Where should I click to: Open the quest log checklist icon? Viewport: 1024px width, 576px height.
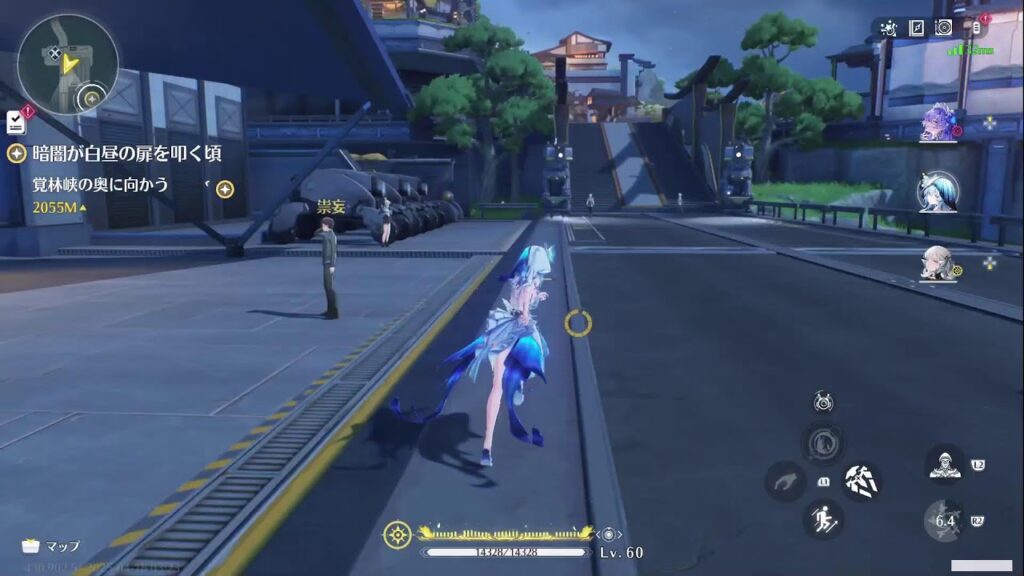(x=16, y=122)
